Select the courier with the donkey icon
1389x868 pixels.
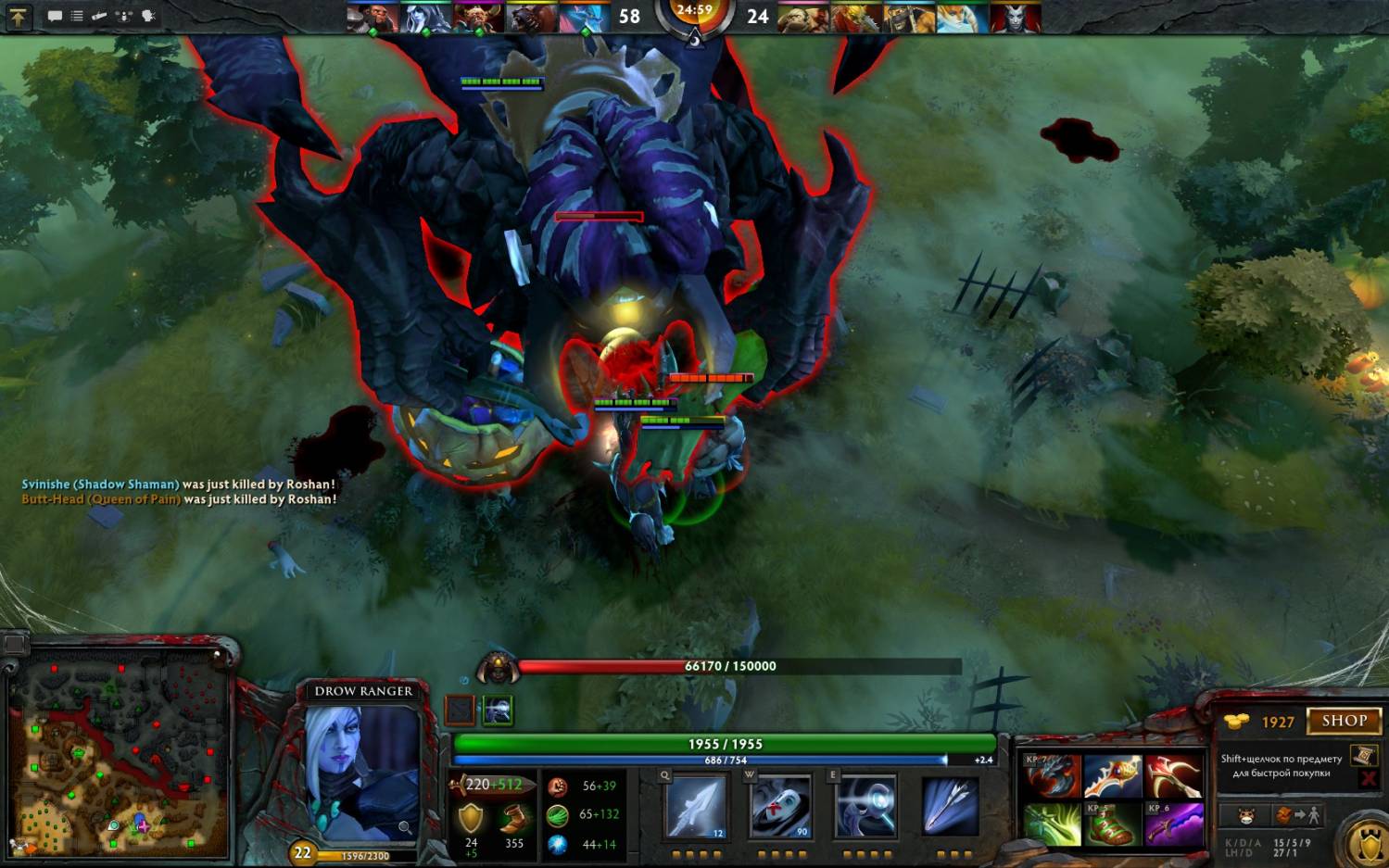pos(1246,816)
